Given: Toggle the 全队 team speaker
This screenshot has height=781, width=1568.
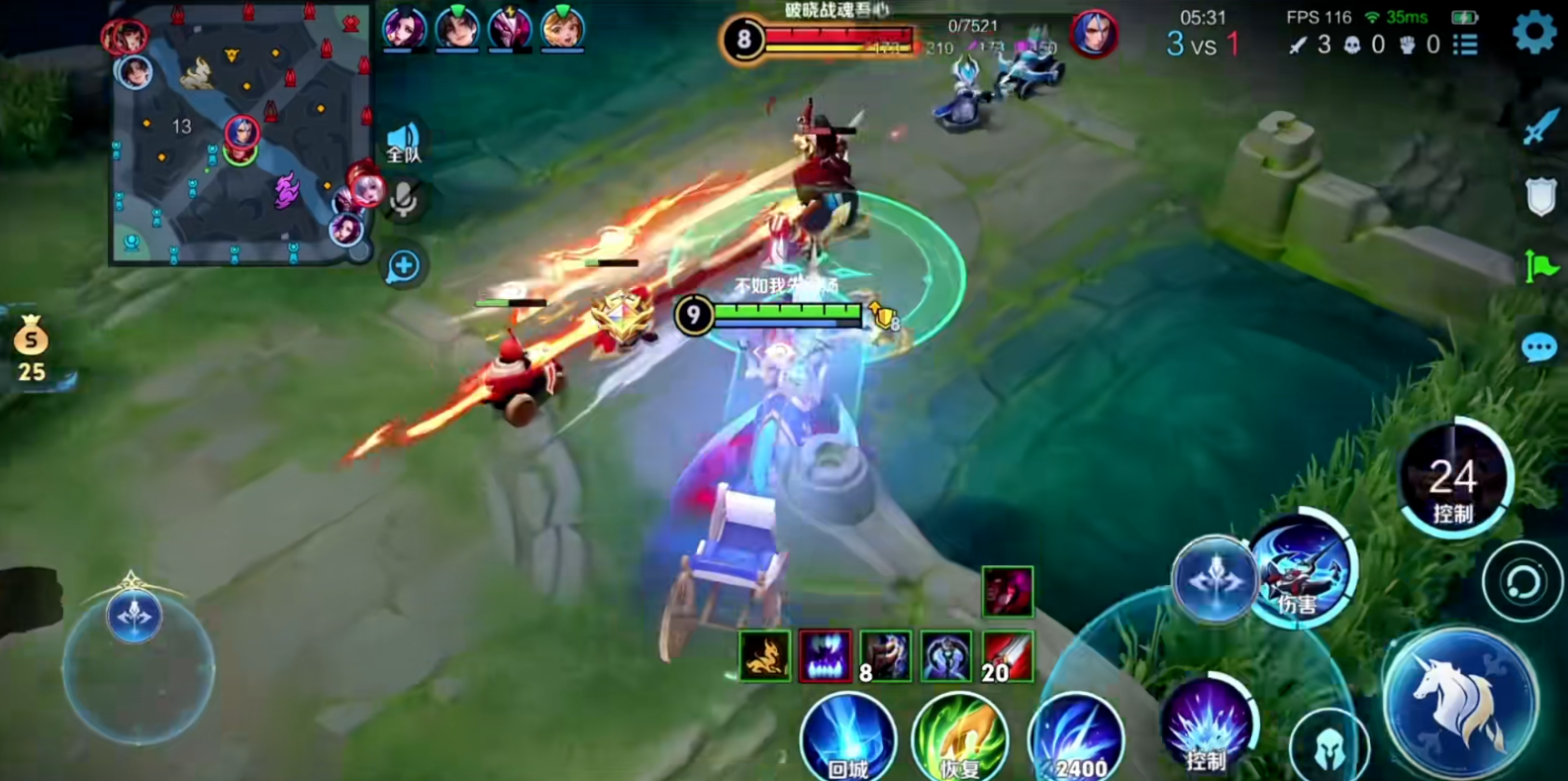Looking at the screenshot, I should [403, 144].
